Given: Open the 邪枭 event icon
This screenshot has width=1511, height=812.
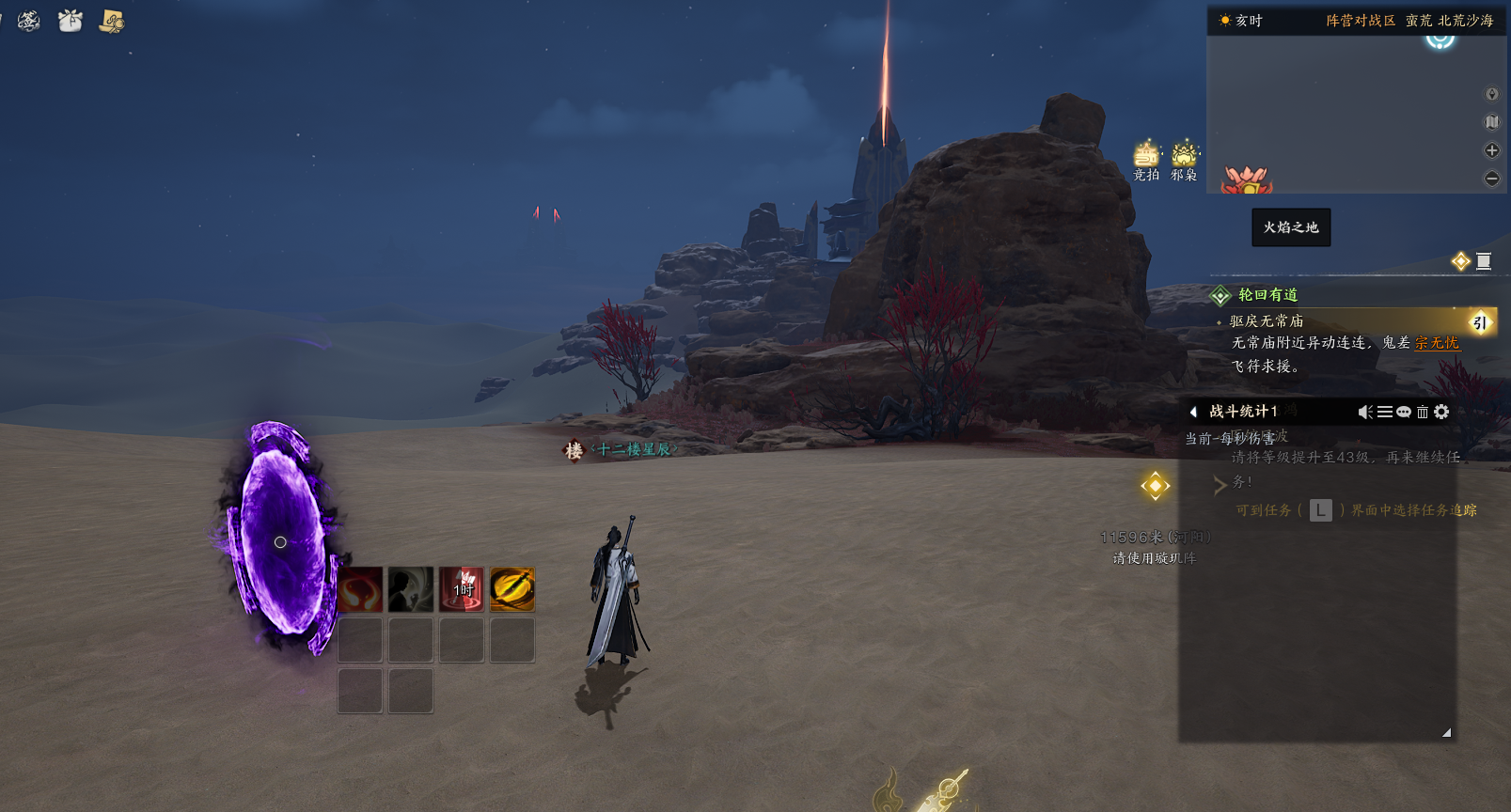Looking at the screenshot, I should click(x=1184, y=160).
